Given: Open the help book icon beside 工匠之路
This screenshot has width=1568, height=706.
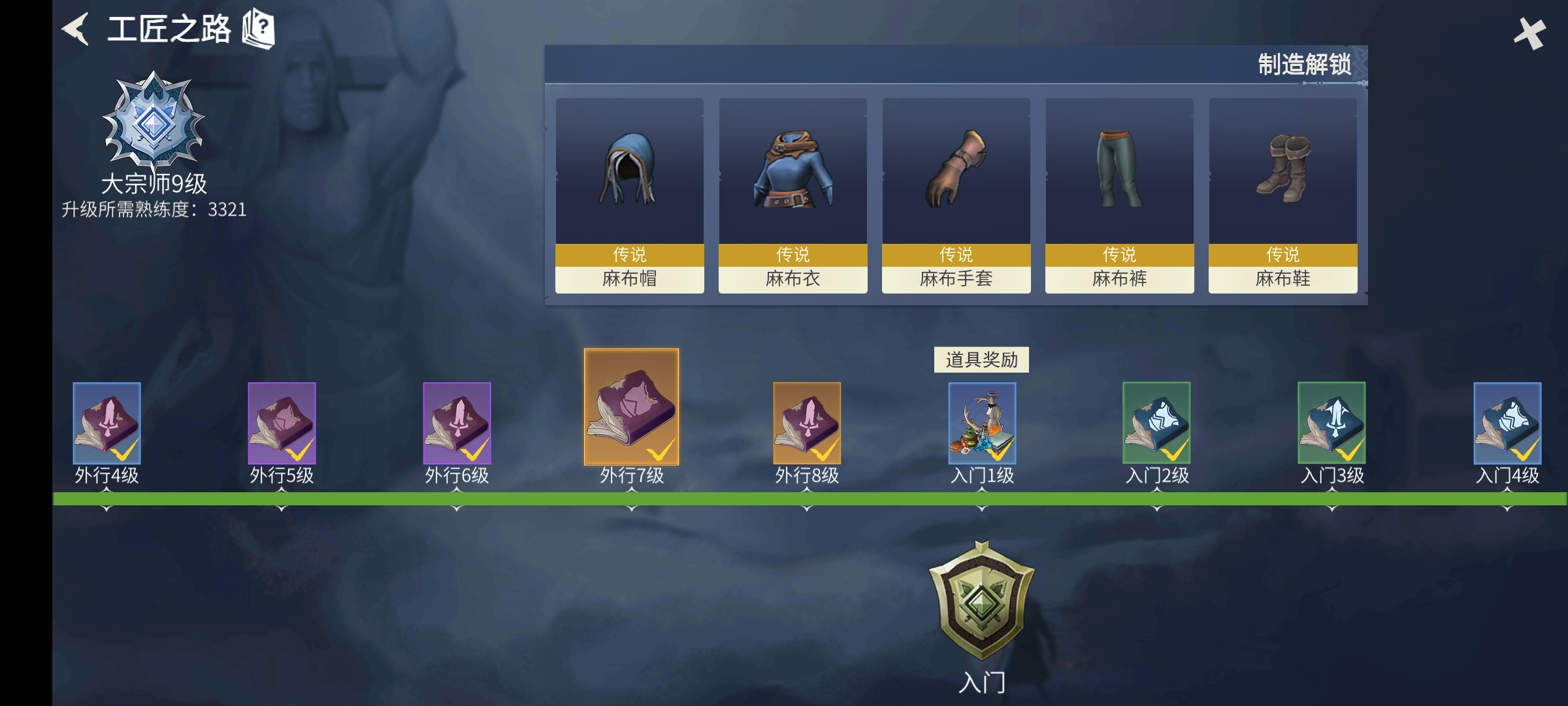Looking at the screenshot, I should [259, 29].
